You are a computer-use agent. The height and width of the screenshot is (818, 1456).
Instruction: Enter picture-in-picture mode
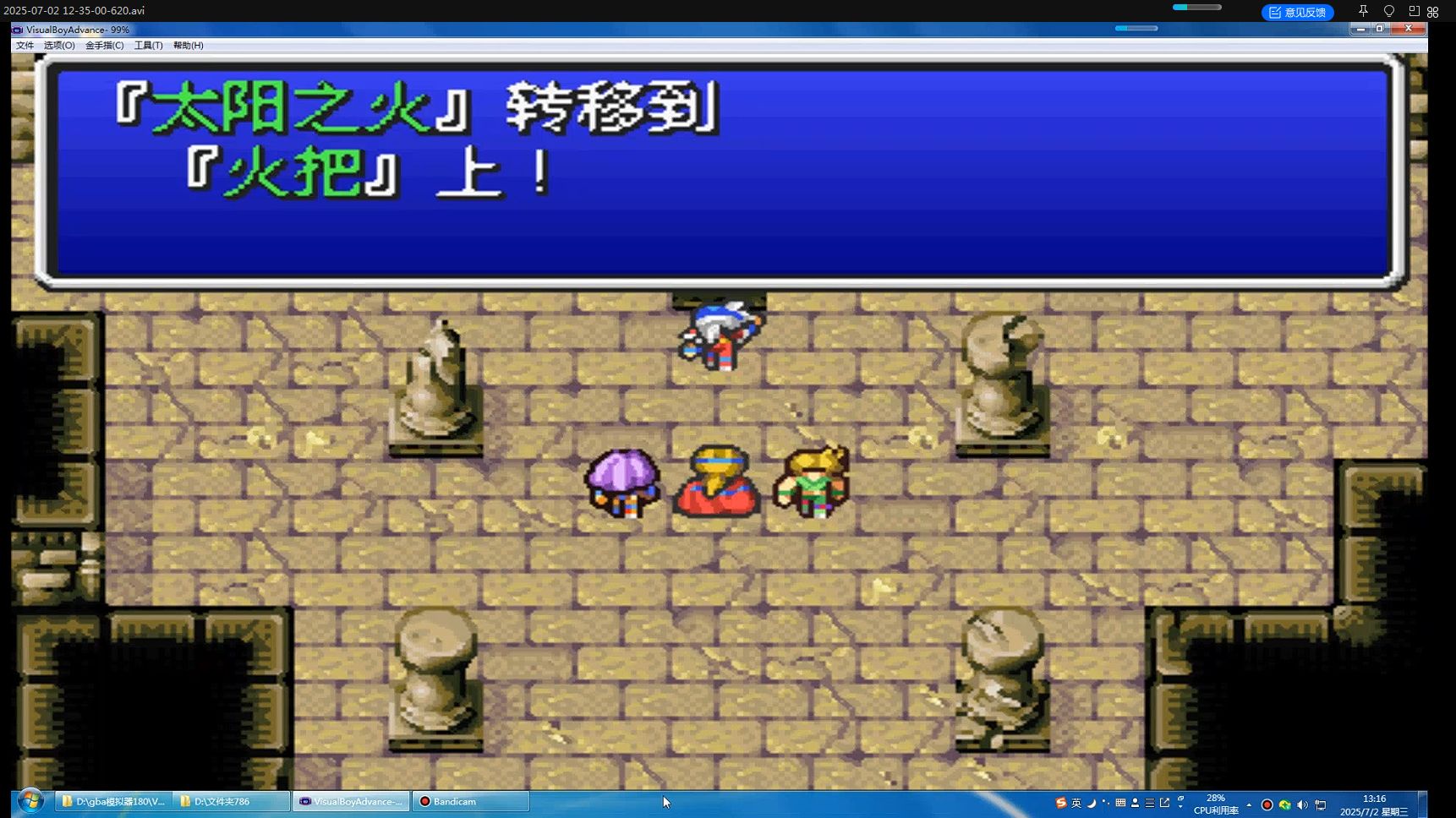(x=1415, y=12)
